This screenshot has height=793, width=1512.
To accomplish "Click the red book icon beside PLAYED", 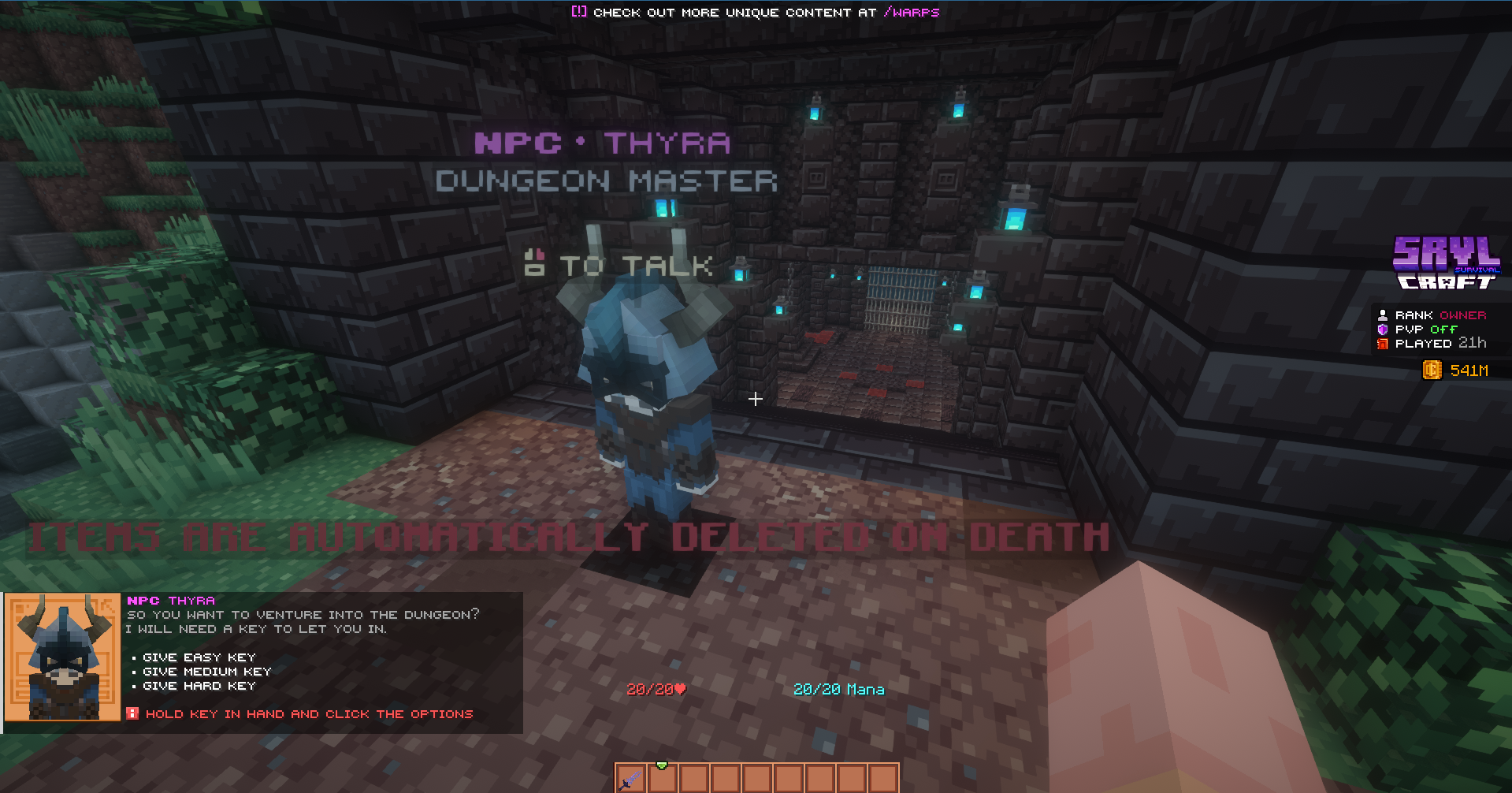I will coord(1382,344).
